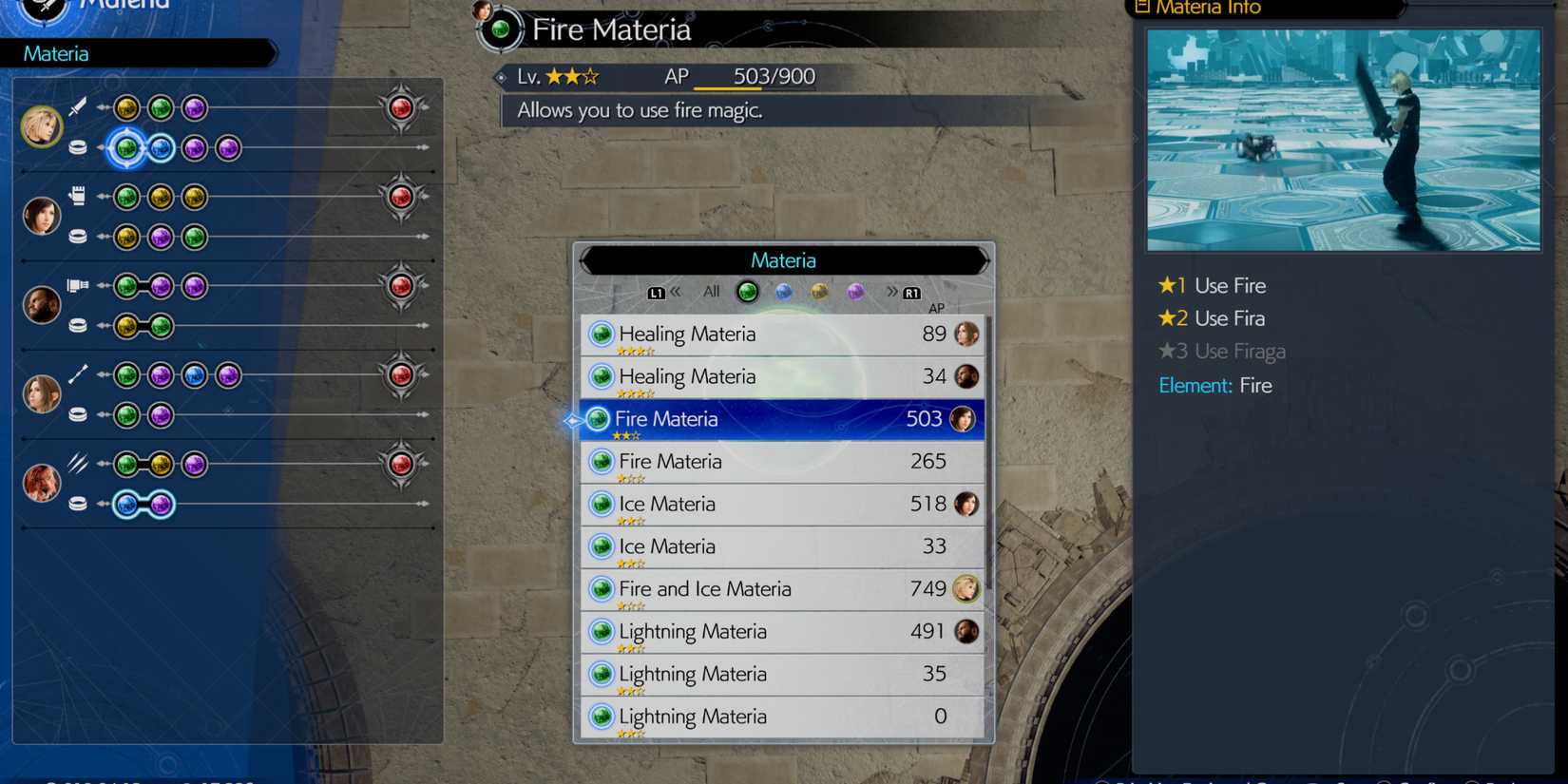
Task: Select Cloud's armor ring icon
Action: (x=78, y=147)
